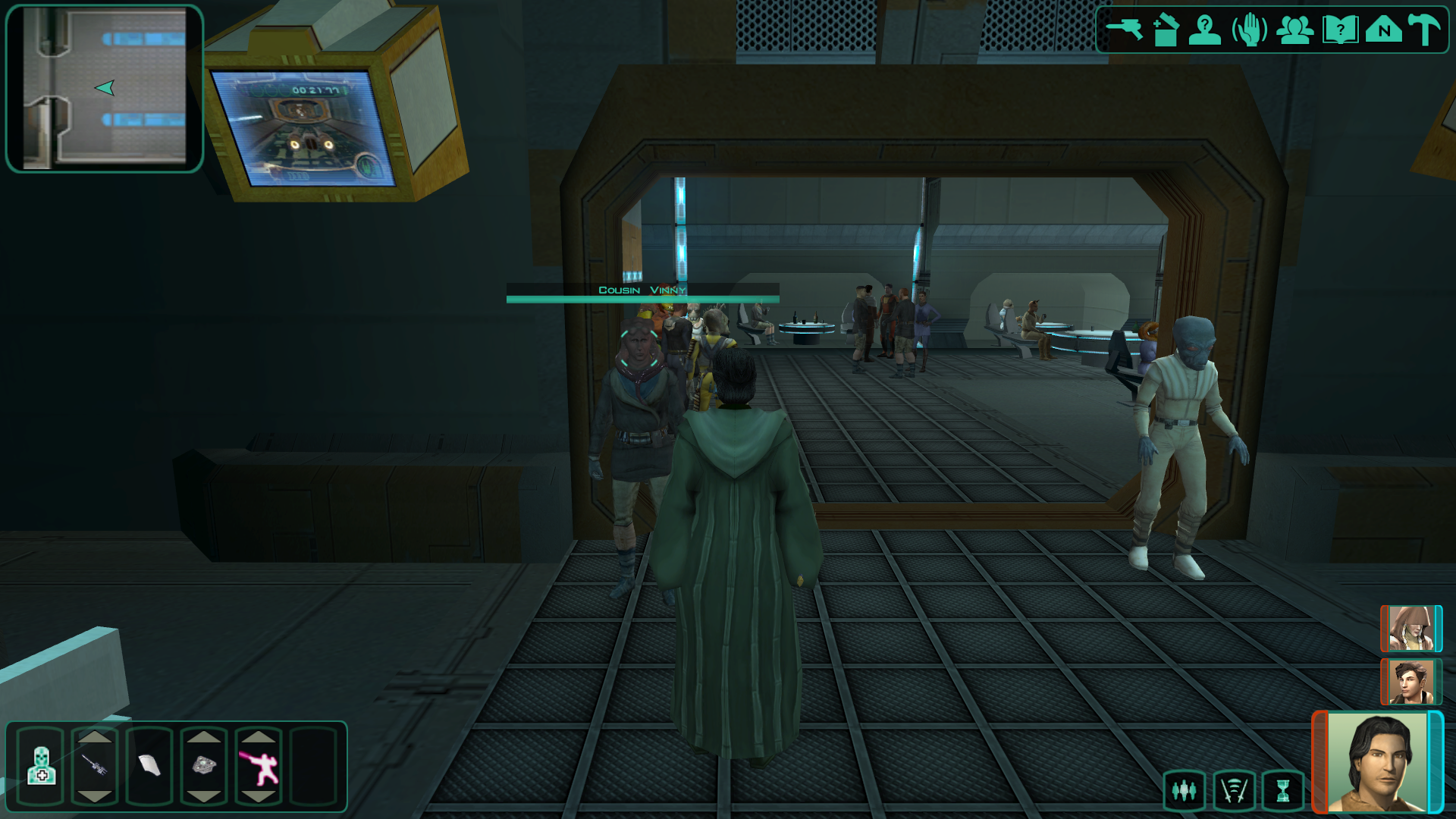Open the map icon marked N

(1383, 30)
